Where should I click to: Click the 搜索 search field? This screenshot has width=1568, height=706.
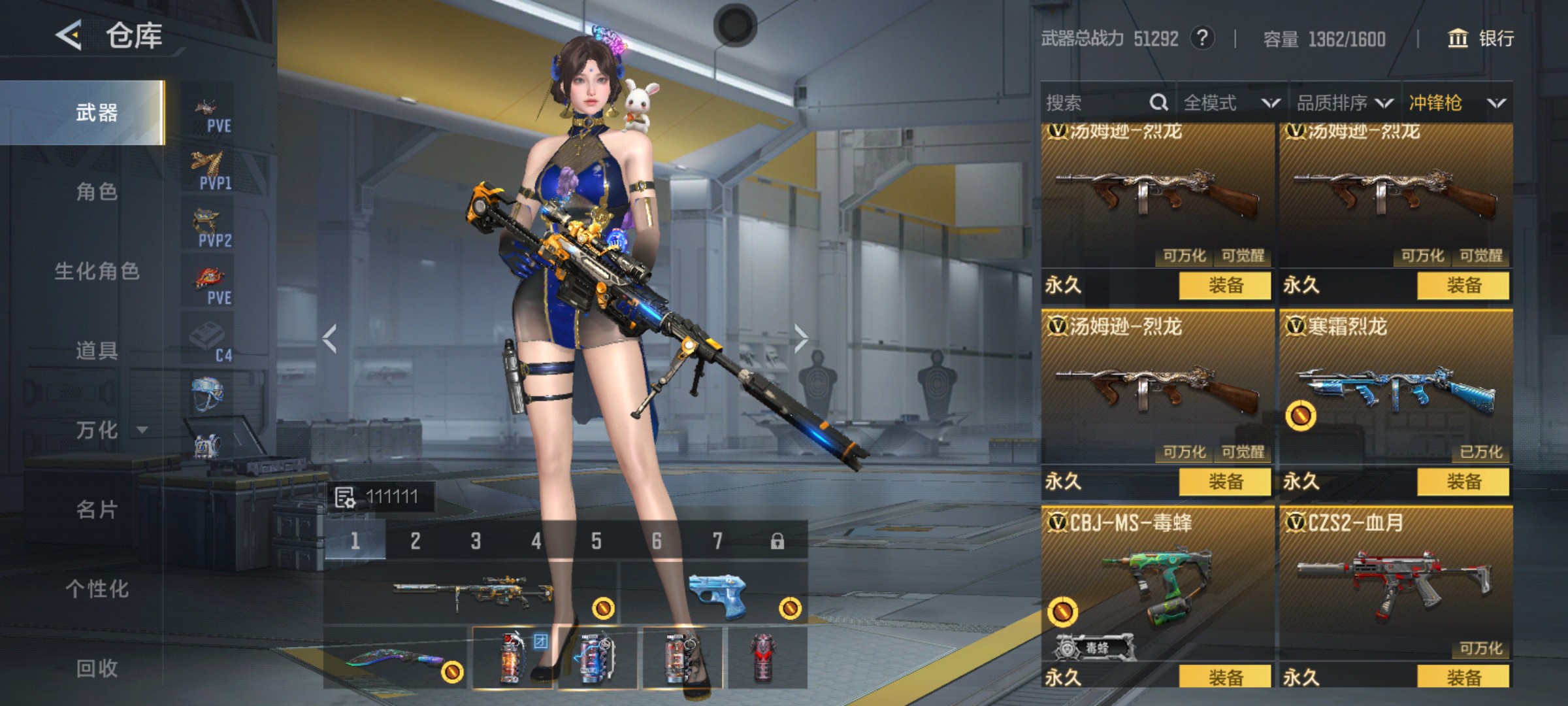tap(1098, 103)
